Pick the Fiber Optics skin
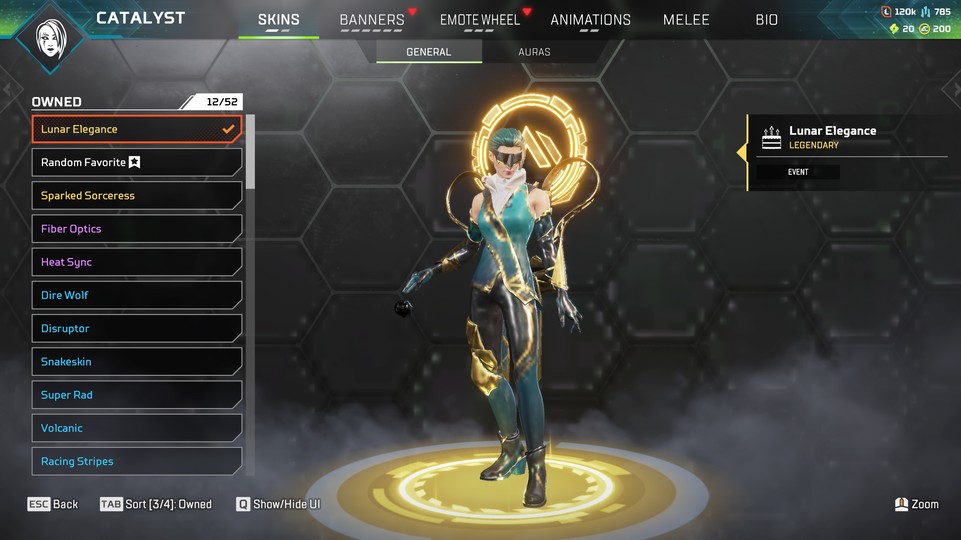This screenshot has height=540, width=961. click(137, 229)
